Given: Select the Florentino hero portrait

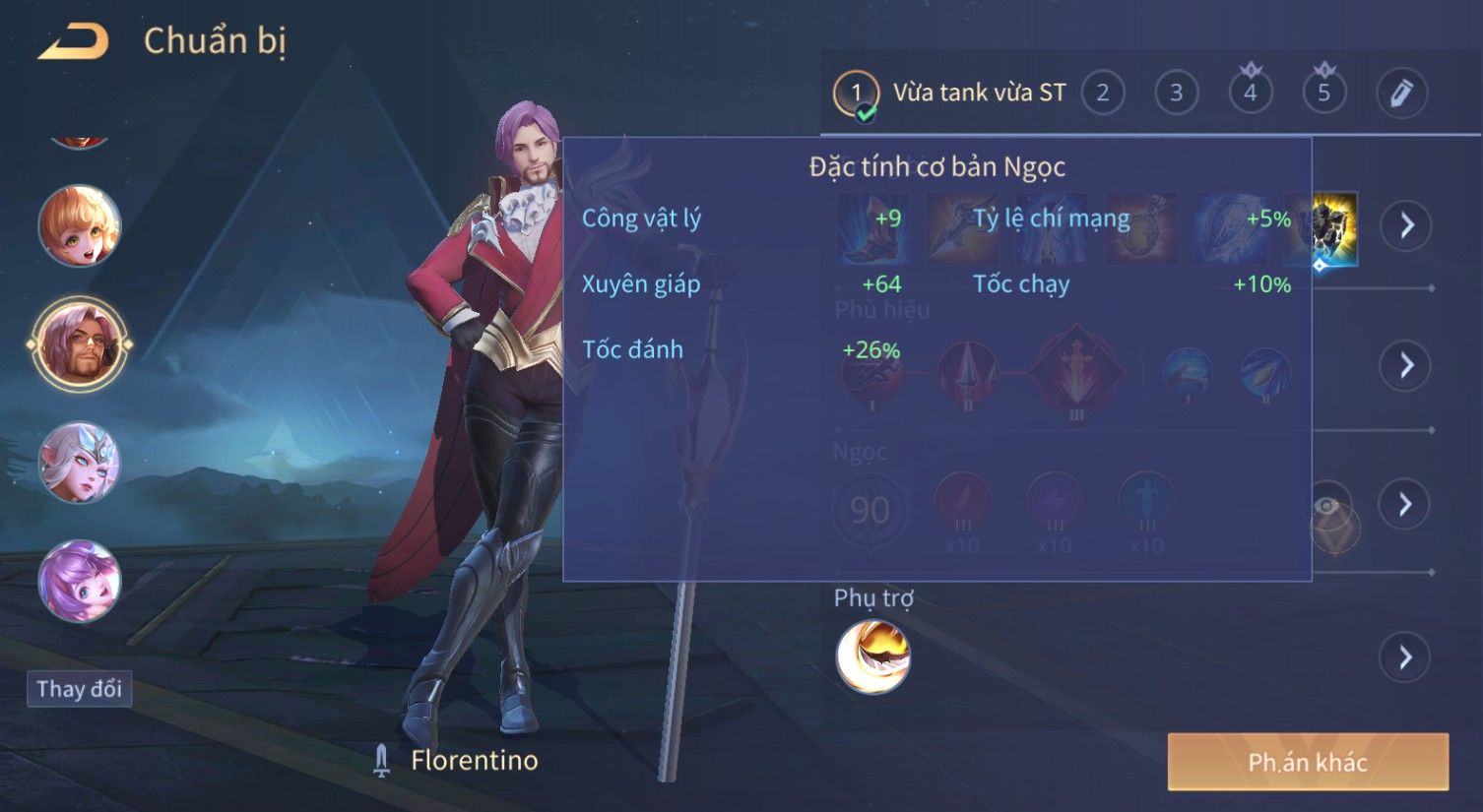Looking at the screenshot, I should pos(80,344).
